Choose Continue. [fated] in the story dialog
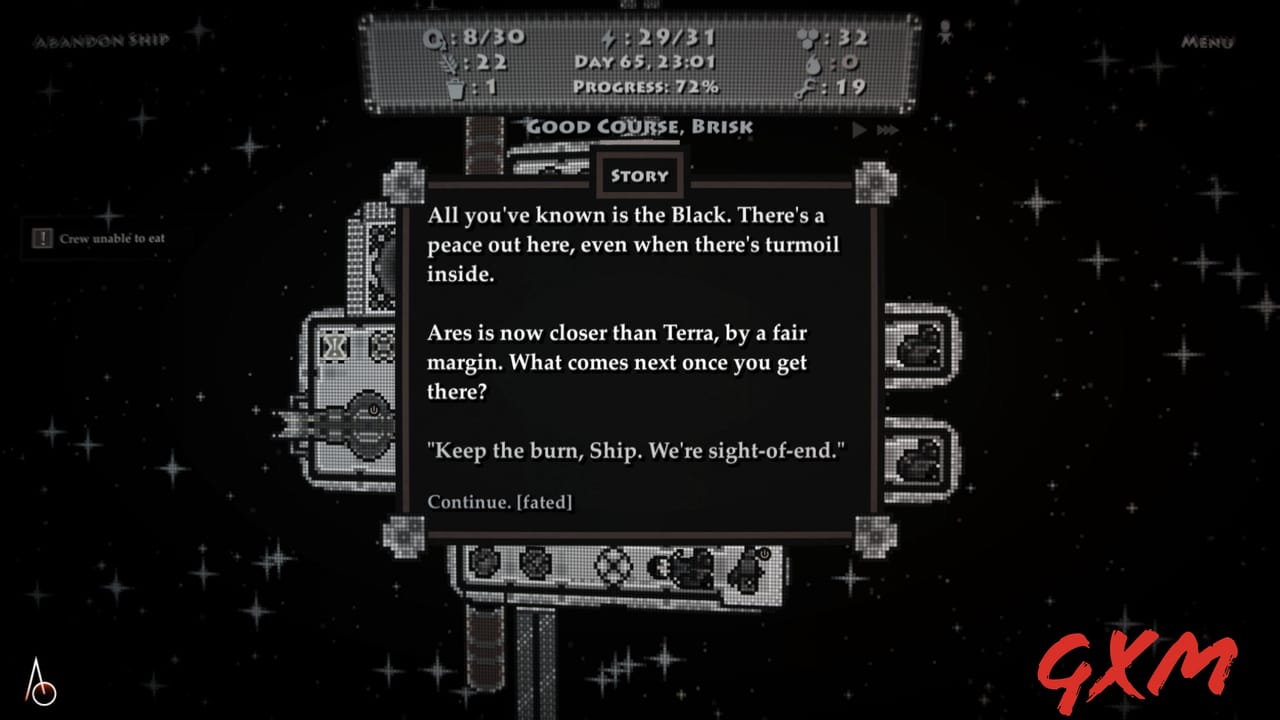This screenshot has width=1280, height=720. [500, 502]
